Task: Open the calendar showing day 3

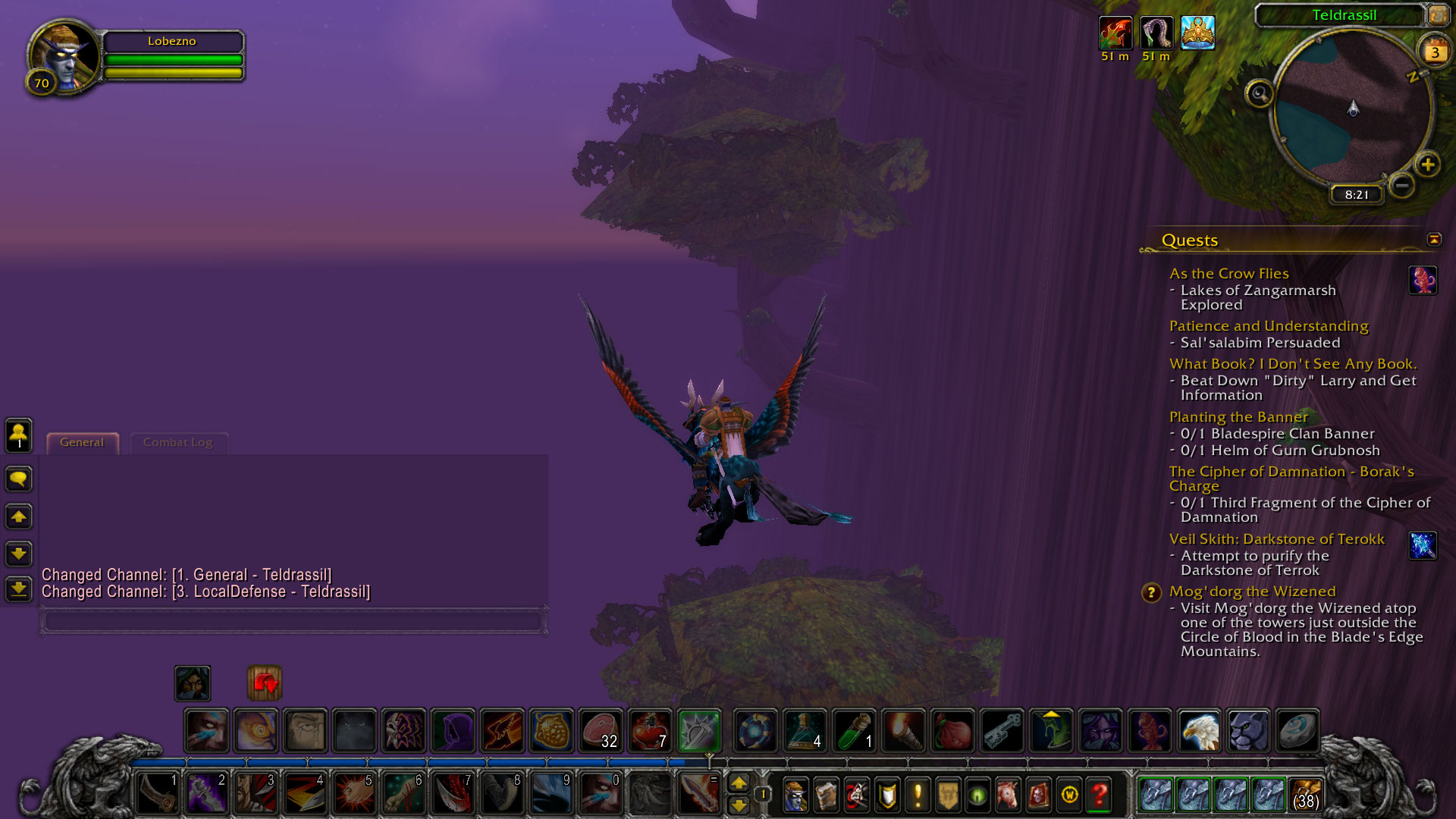Action: pyautogui.click(x=1434, y=52)
